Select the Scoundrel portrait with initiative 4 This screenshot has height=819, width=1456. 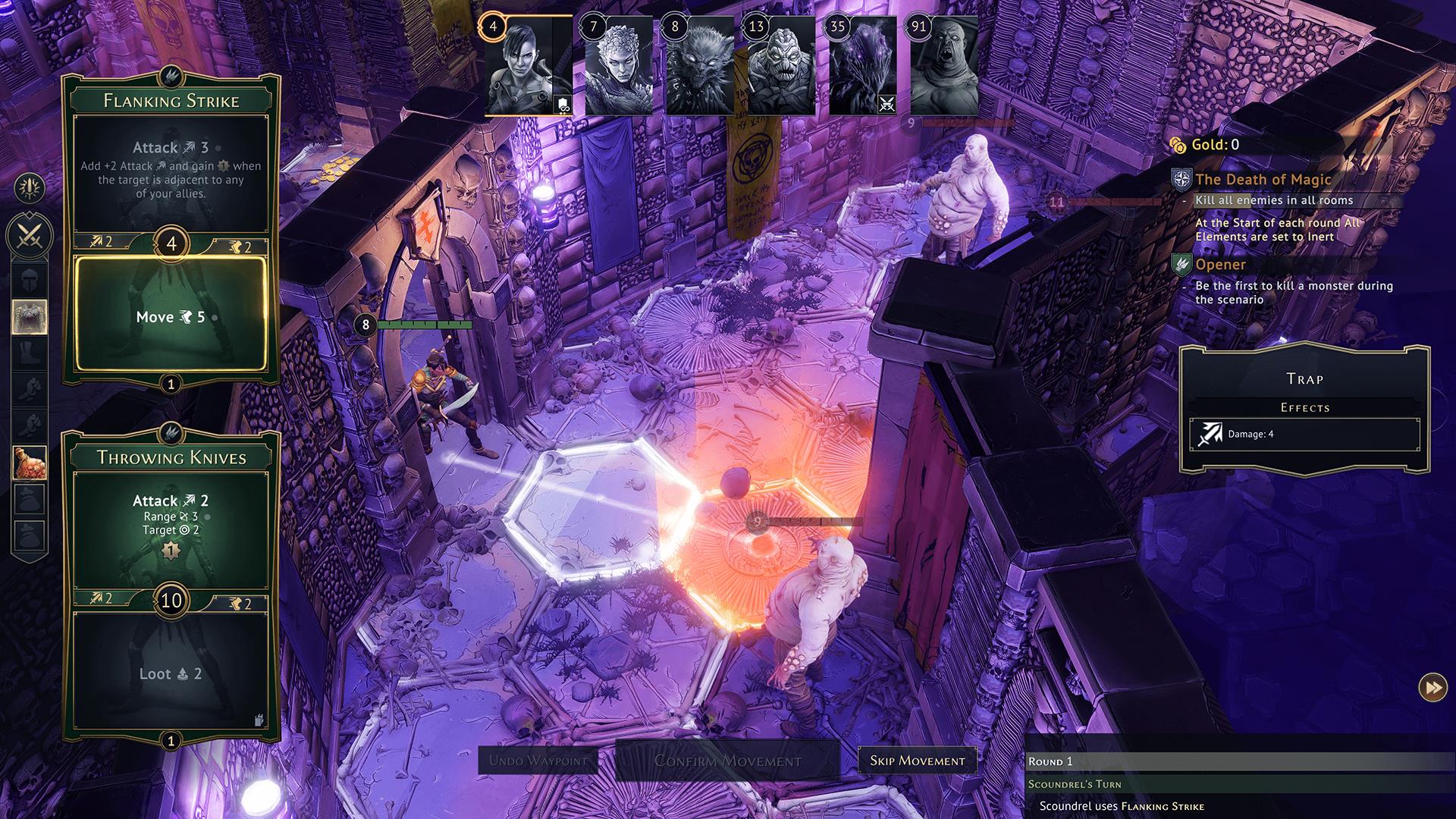528,66
